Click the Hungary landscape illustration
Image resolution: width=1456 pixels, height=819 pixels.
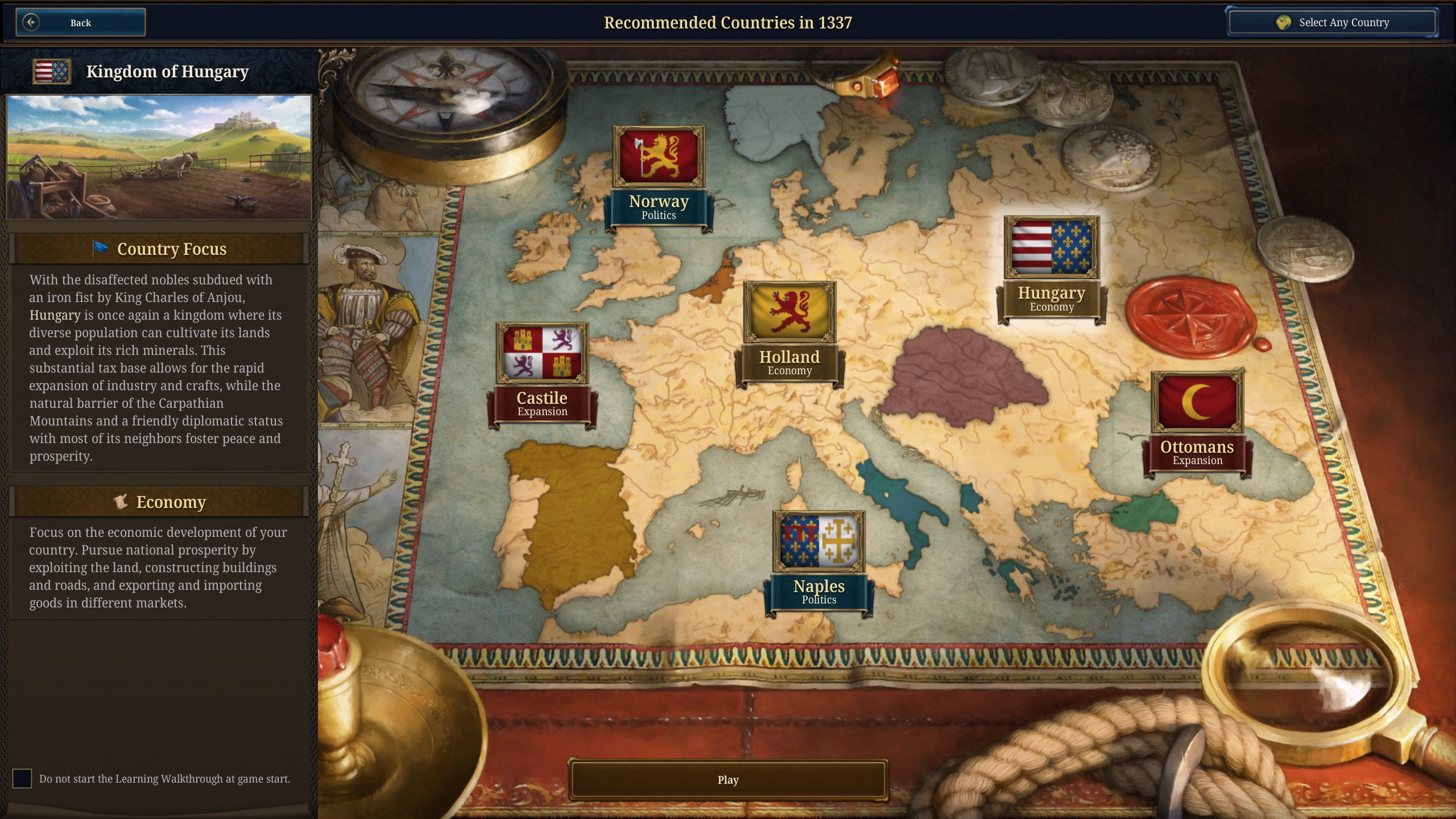tap(159, 157)
